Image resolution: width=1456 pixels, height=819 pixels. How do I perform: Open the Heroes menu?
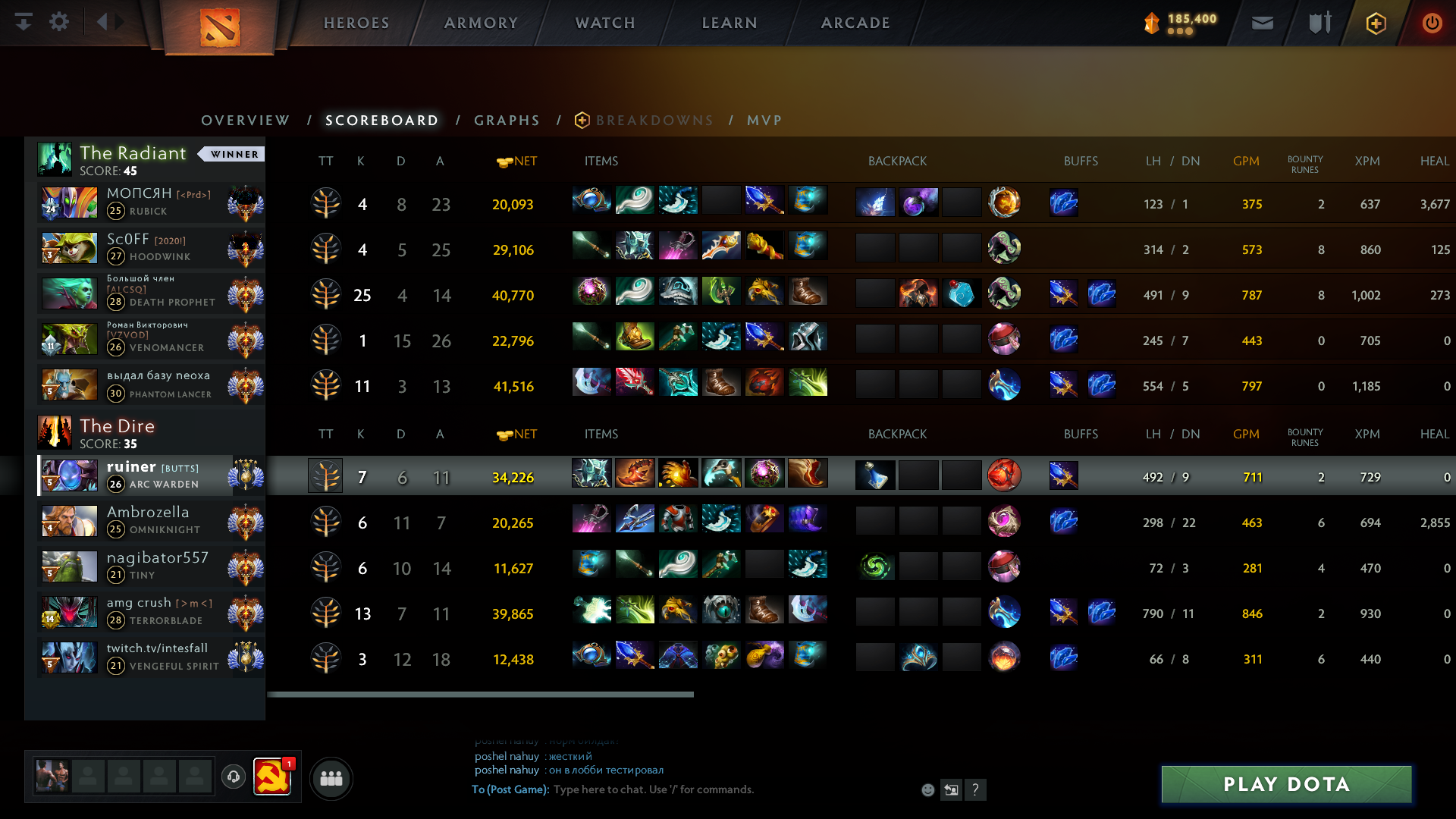(x=356, y=23)
